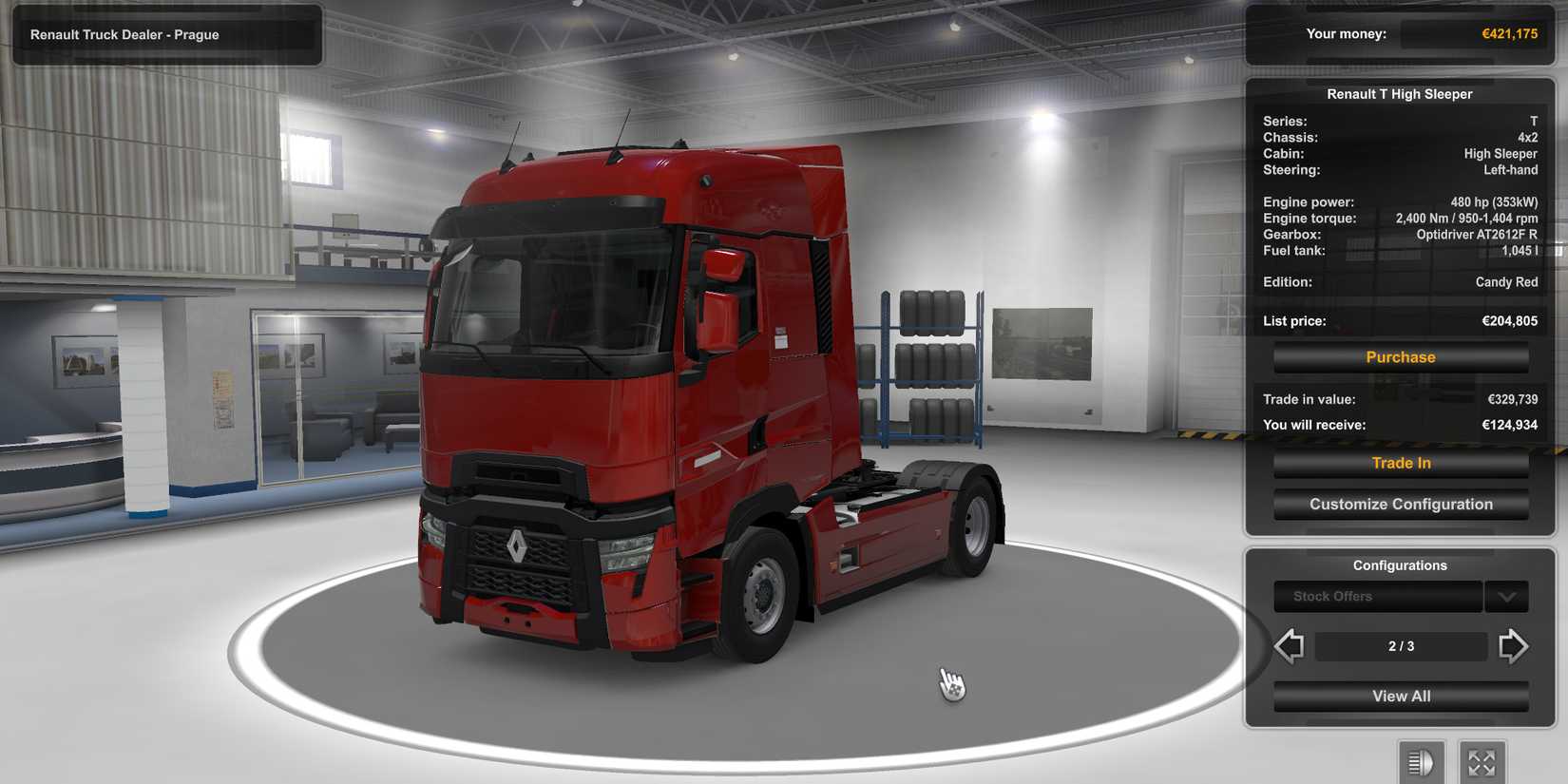Click the 2 / 3 page counter
The height and width of the screenshot is (784, 1568).
[1401, 645]
